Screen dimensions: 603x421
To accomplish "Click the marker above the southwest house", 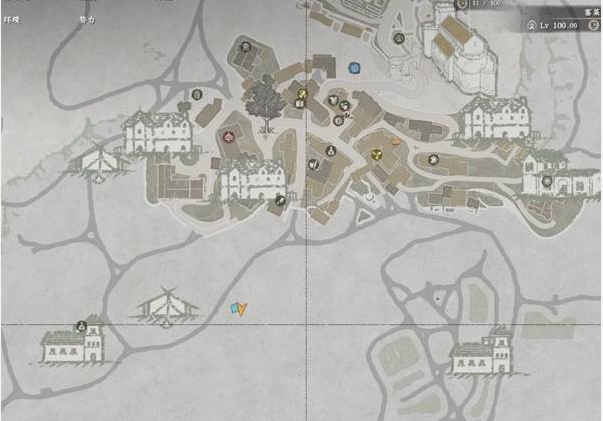I will click(81, 324).
